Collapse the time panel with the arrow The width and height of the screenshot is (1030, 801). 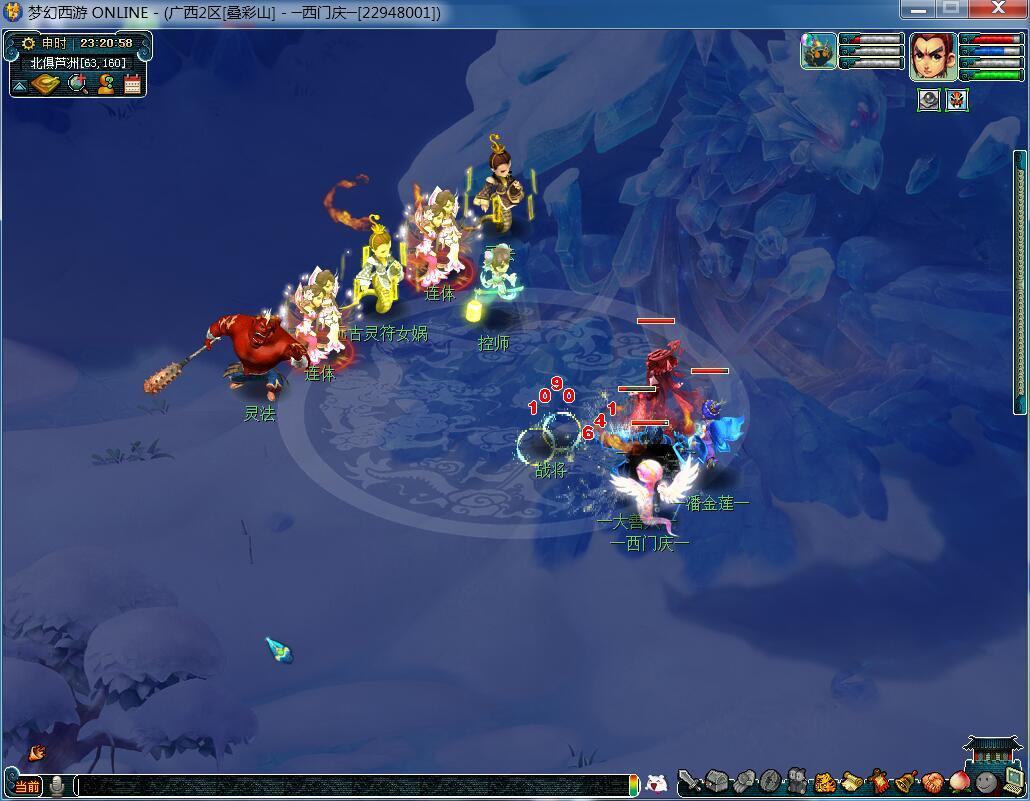click(x=19, y=86)
